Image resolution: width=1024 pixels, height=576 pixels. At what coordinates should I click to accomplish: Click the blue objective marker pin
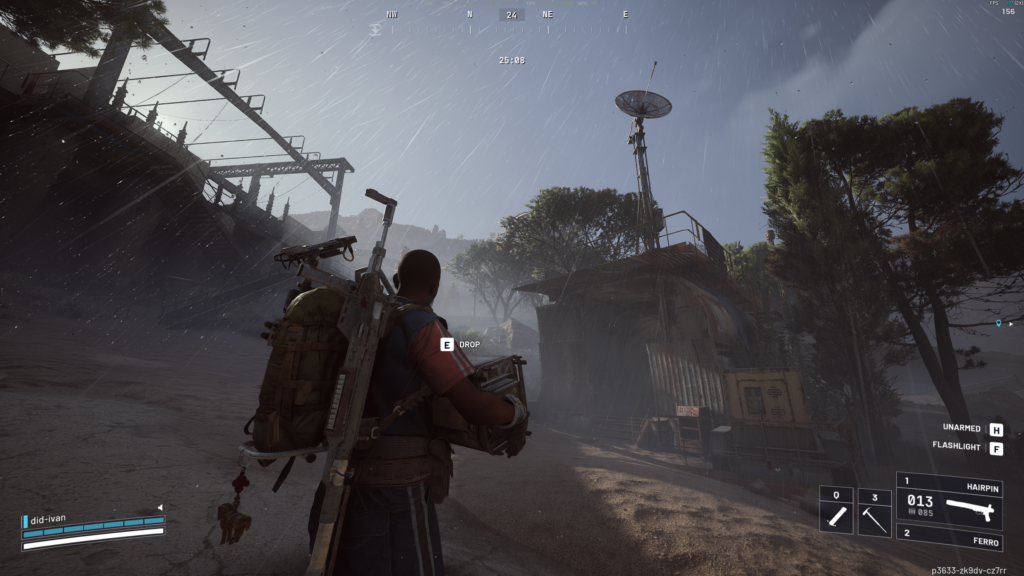click(998, 324)
